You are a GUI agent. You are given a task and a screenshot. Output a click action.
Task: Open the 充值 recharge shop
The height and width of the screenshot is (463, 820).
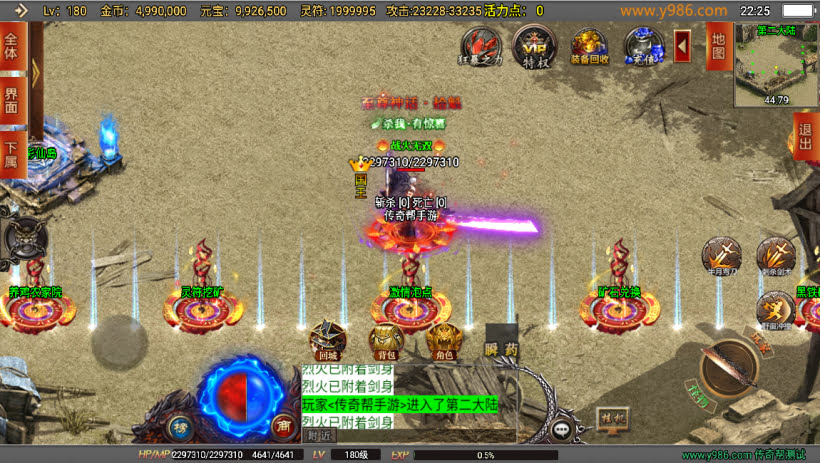click(642, 46)
